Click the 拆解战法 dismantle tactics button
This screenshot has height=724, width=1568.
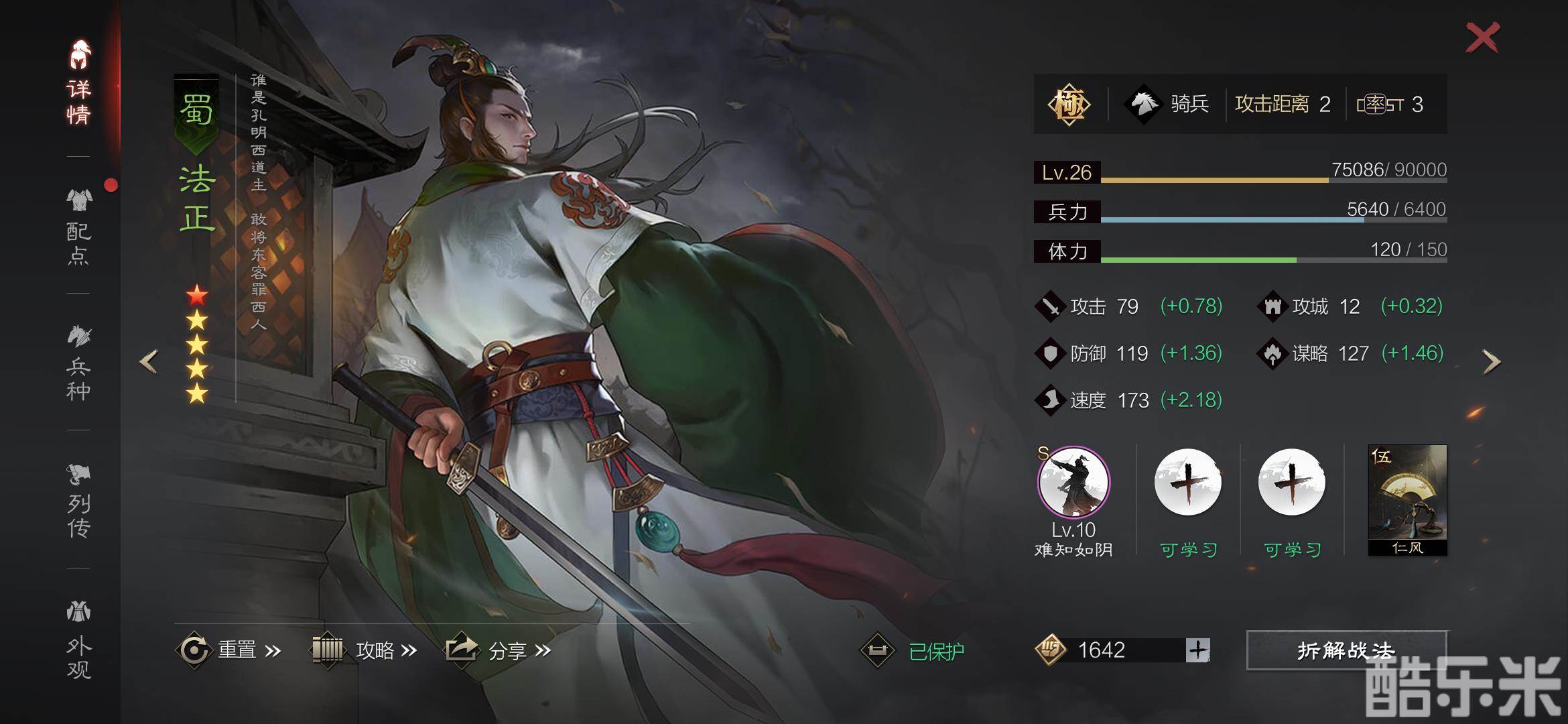pyautogui.click(x=1346, y=650)
